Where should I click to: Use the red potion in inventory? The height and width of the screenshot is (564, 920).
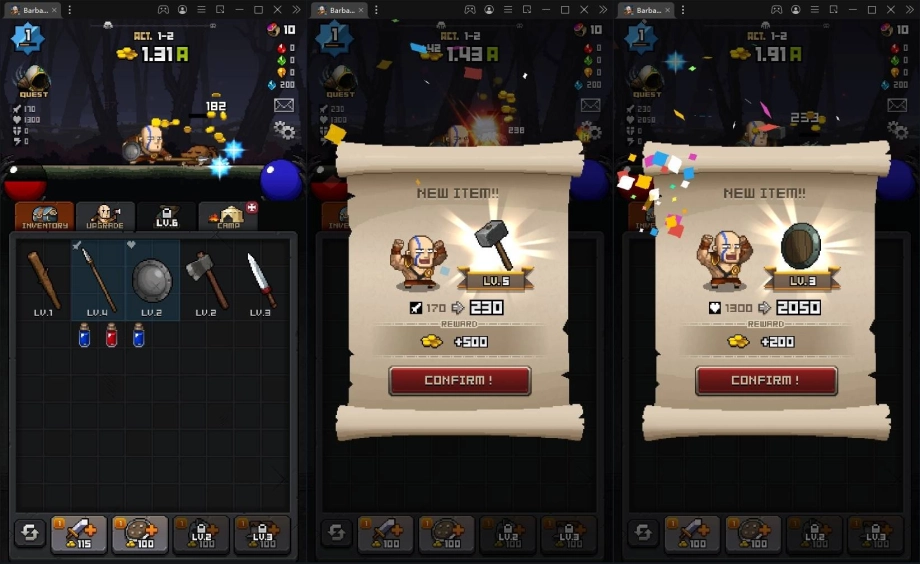pyautogui.click(x=111, y=336)
